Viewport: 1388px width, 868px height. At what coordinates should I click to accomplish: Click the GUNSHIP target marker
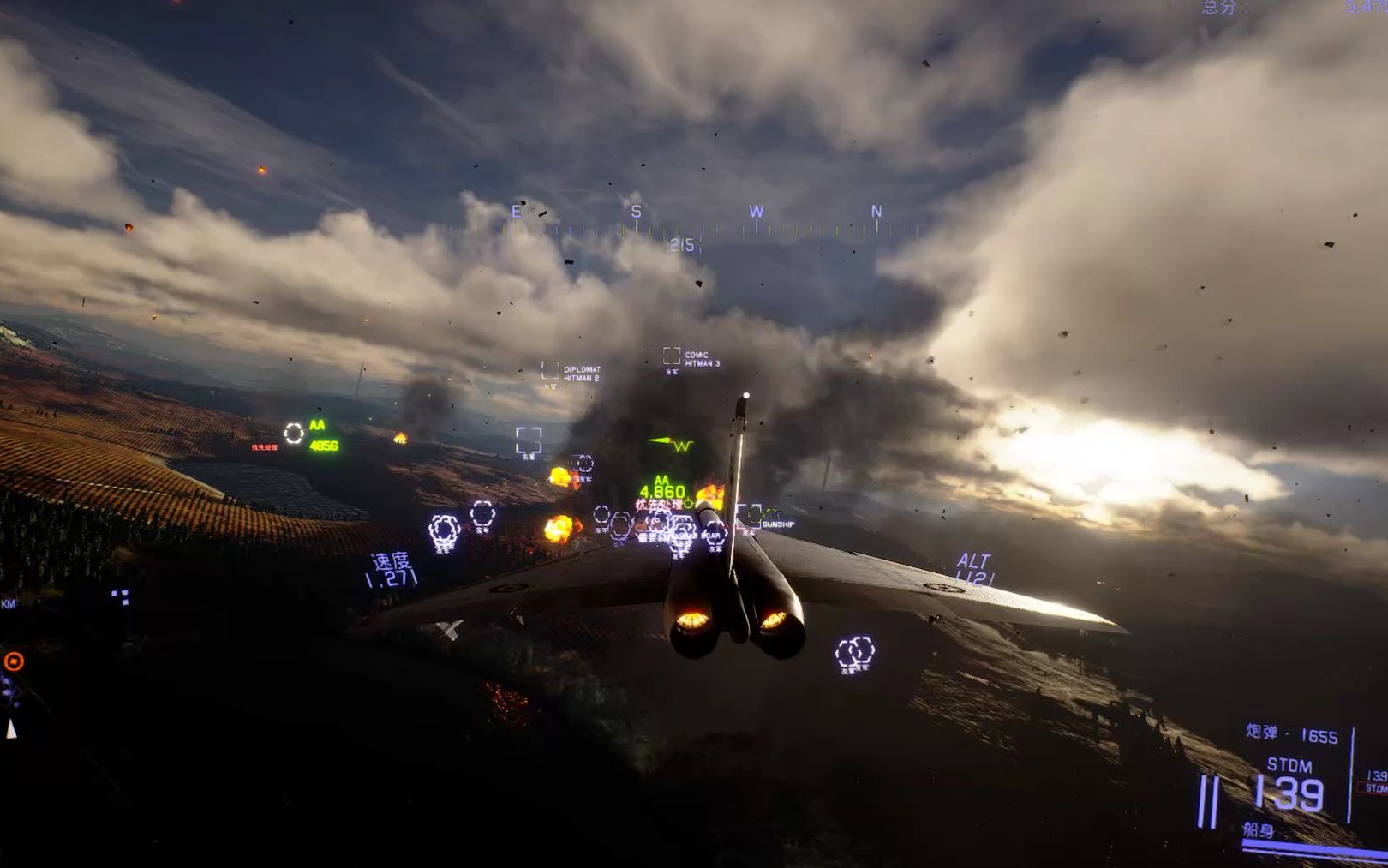tap(754, 518)
